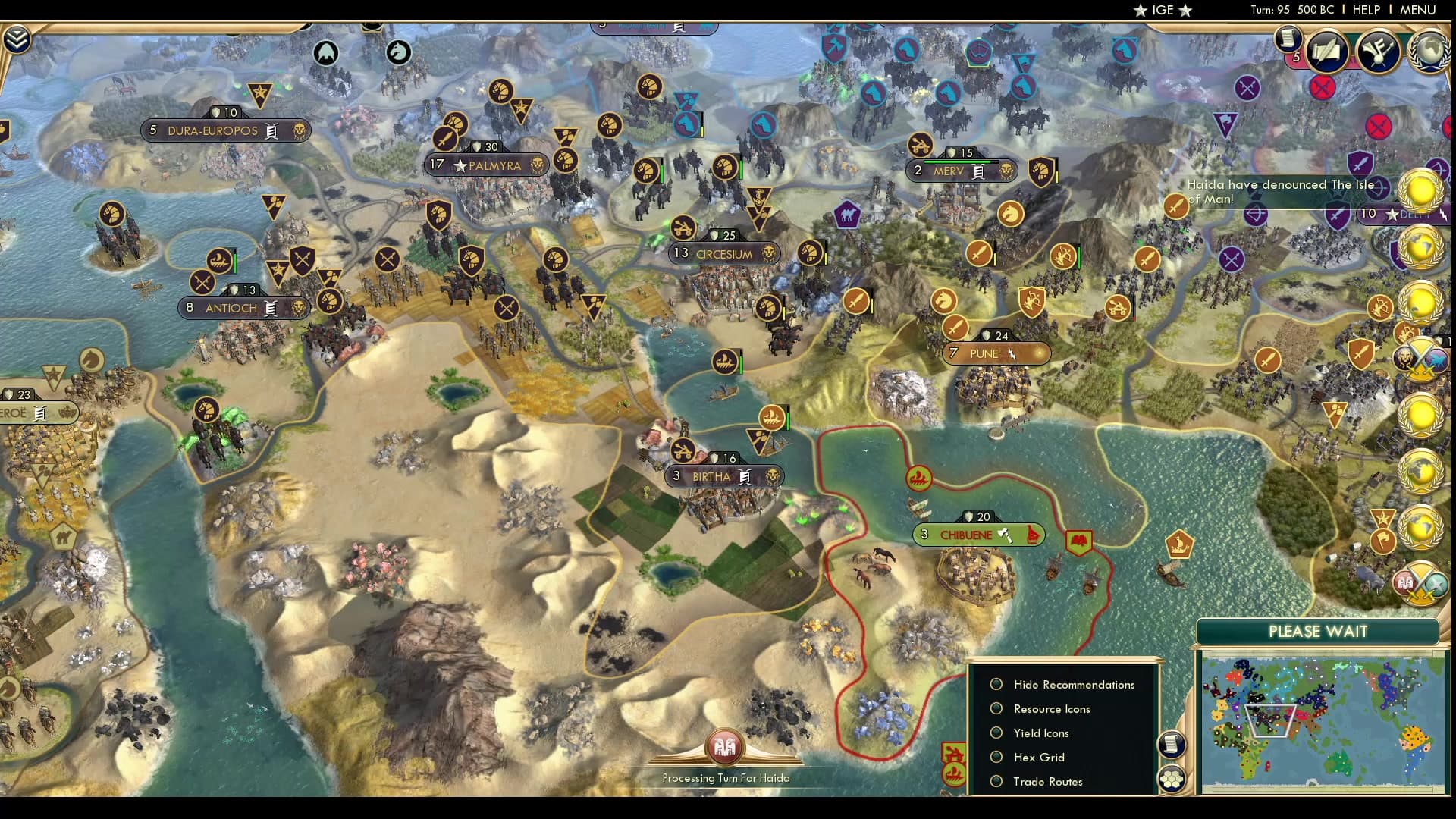Click Hide Recommendations

click(1073, 684)
